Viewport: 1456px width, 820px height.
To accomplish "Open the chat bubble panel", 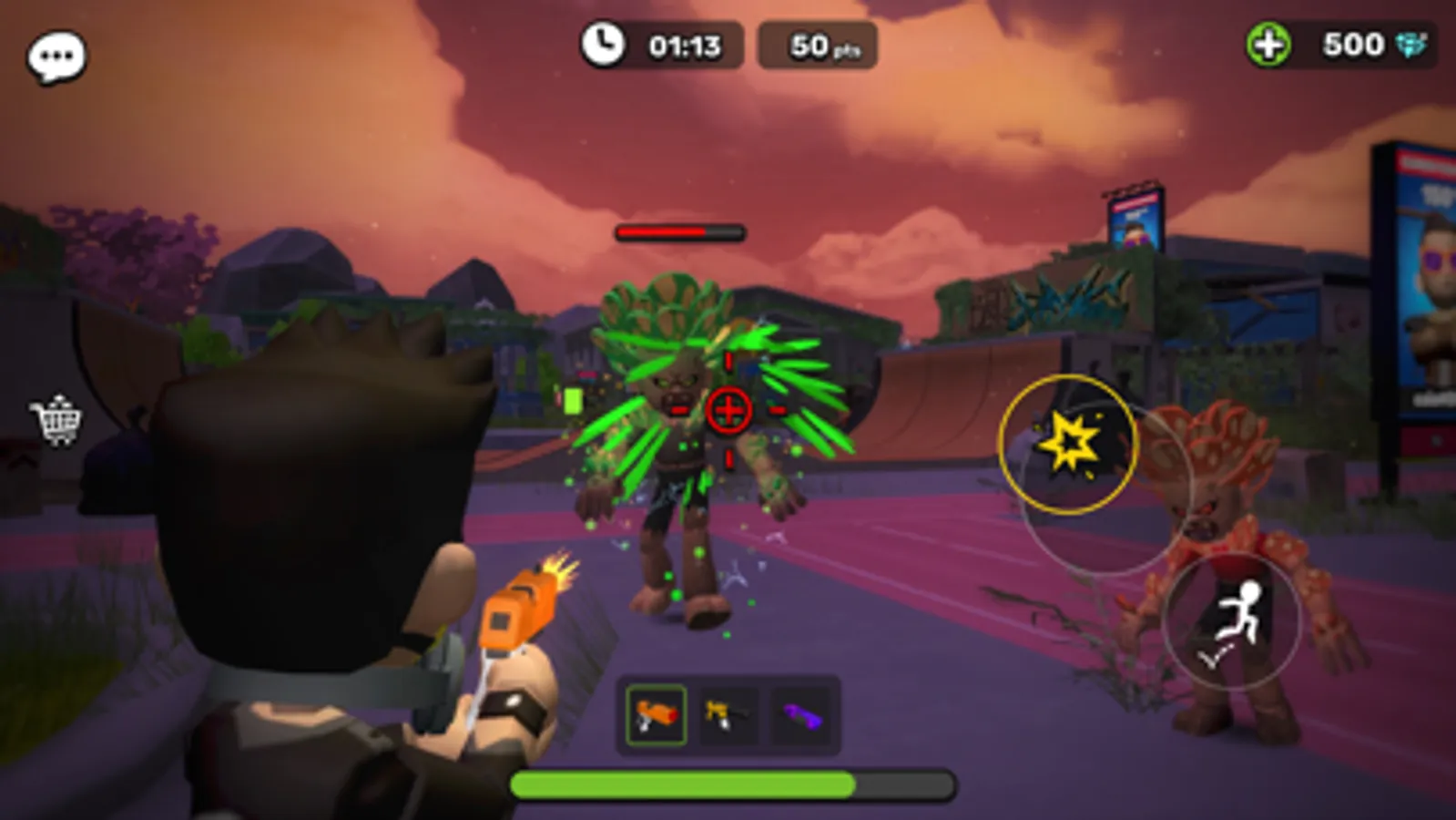I will pyautogui.click(x=55, y=56).
